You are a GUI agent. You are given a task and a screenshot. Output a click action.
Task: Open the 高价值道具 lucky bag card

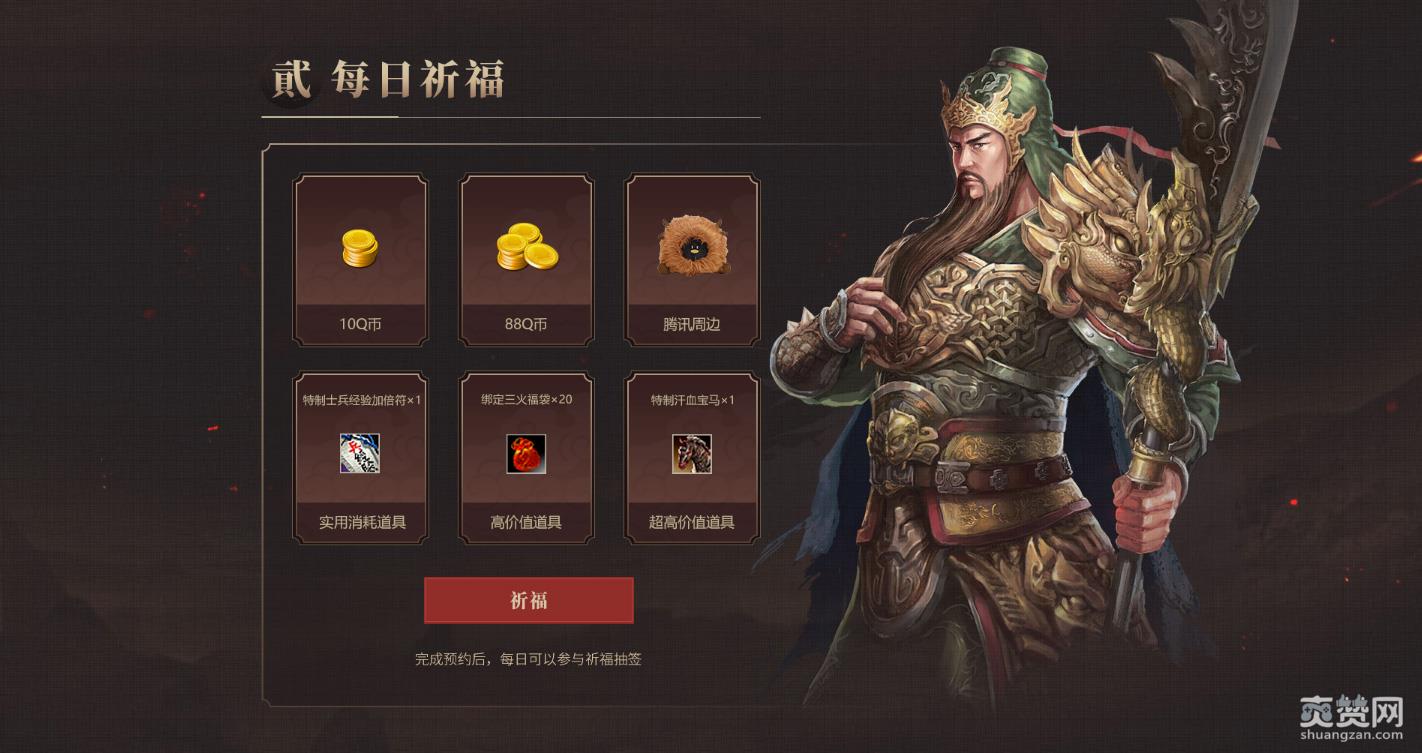click(526, 458)
